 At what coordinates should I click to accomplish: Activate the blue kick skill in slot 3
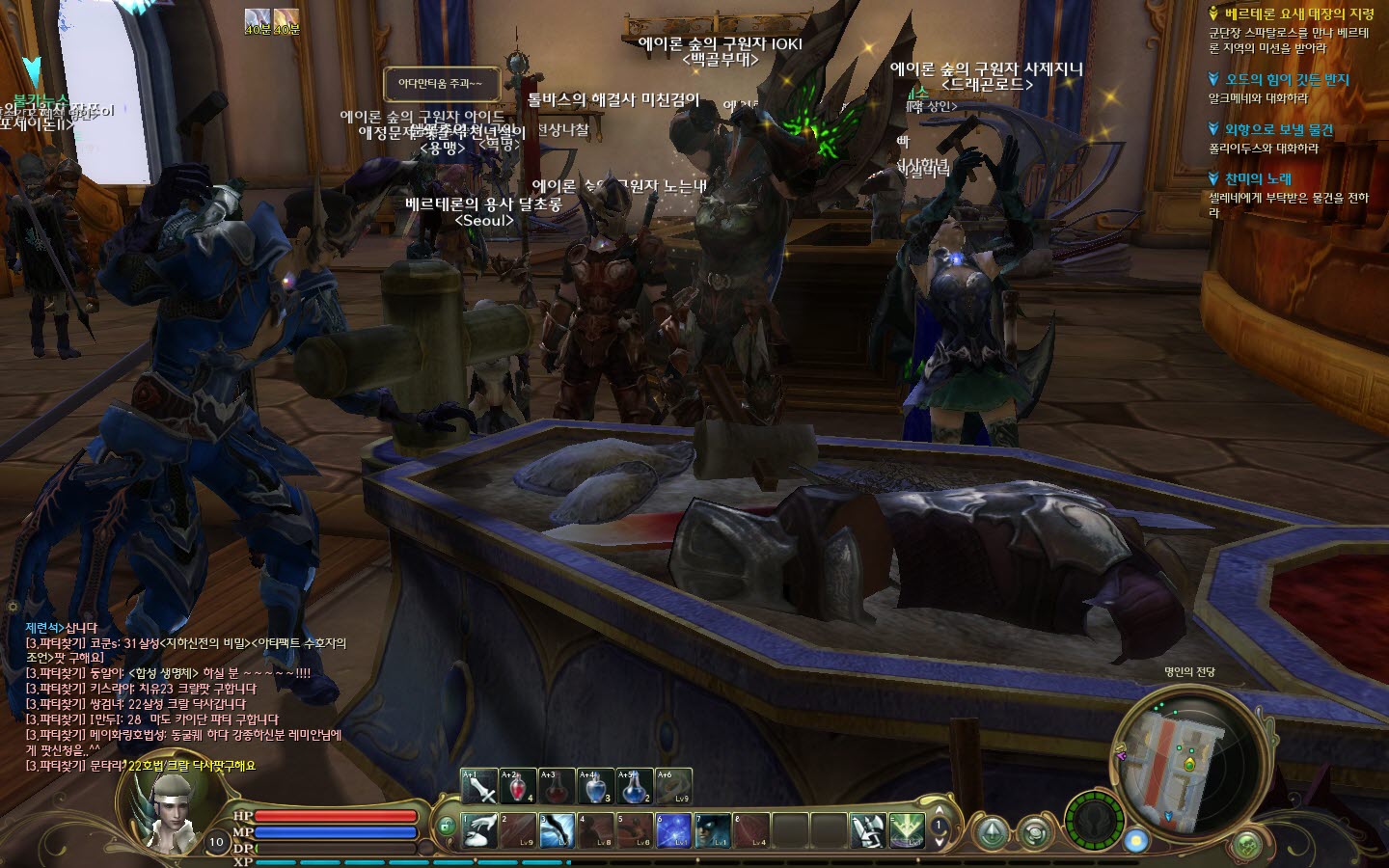pos(557,830)
